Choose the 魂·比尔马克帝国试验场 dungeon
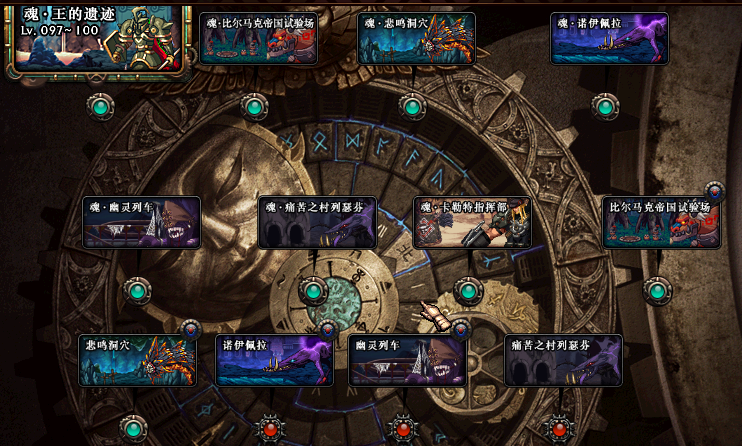The width and height of the screenshot is (742, 446). [259, 39]
